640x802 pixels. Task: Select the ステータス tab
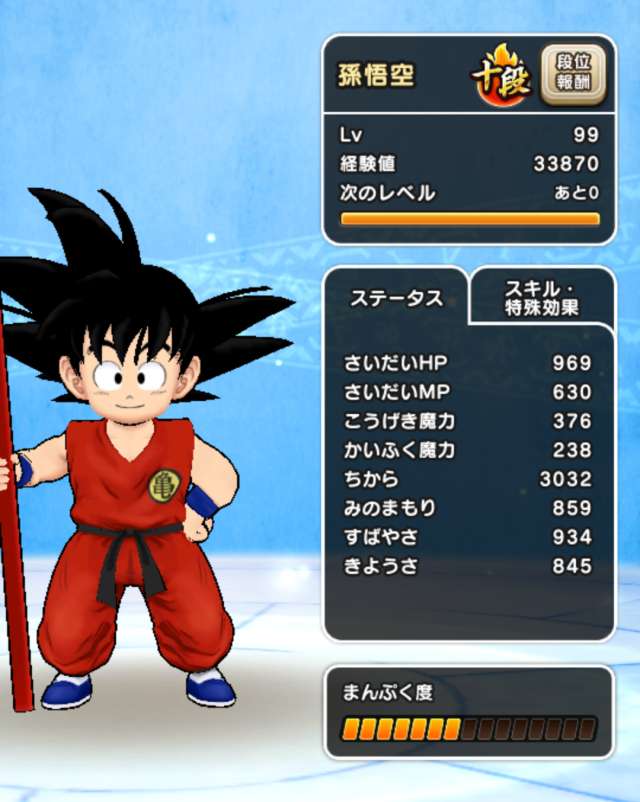[x=396, y=298]
